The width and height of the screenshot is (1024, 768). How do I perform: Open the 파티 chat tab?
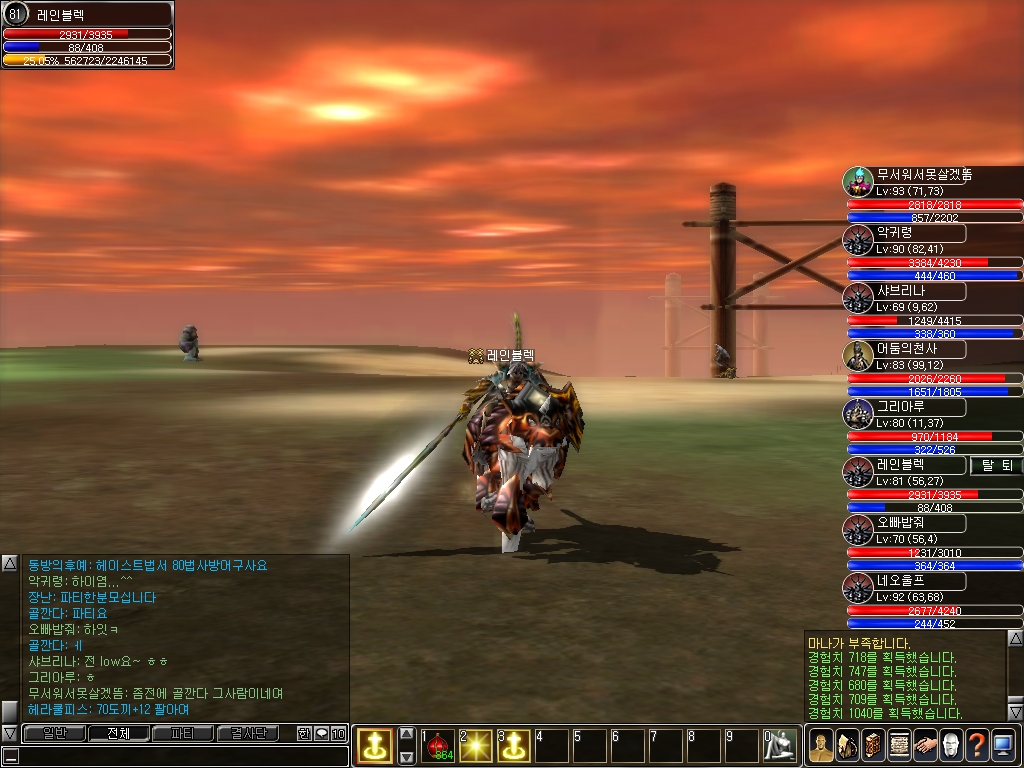point(183,733)
